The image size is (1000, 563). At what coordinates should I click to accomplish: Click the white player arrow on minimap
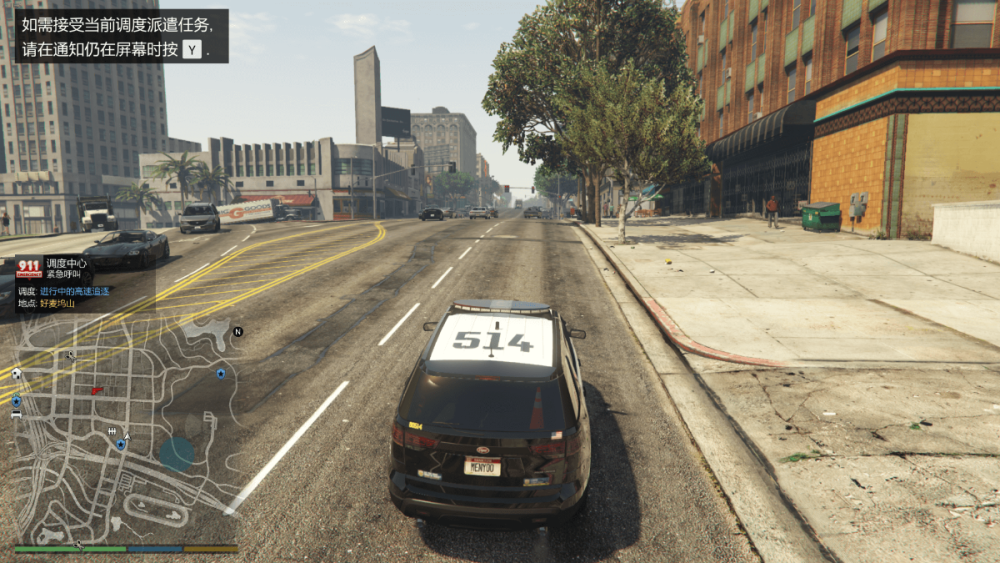pyautogui.click(x=127, y=436)
